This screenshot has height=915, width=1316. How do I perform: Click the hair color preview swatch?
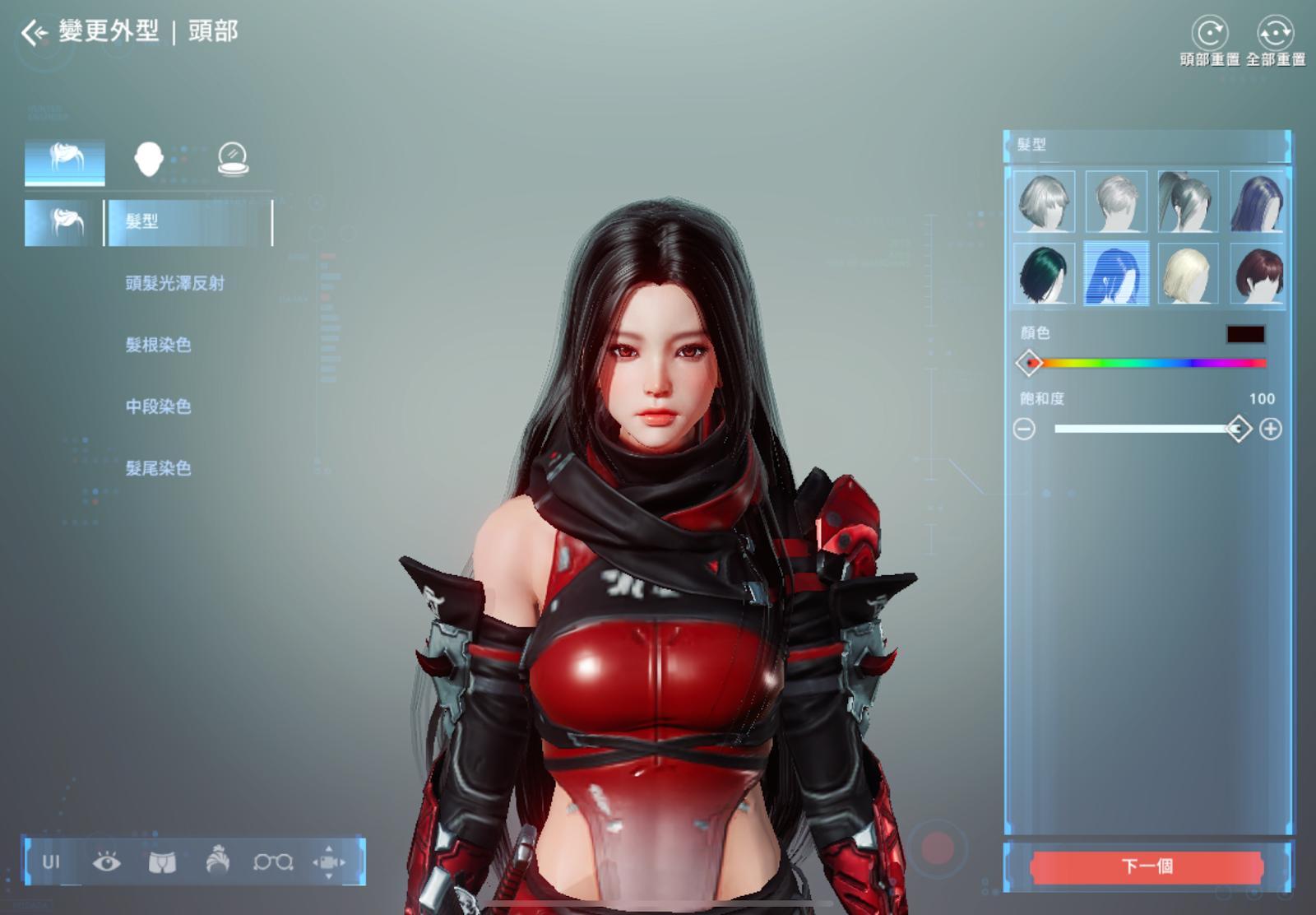tap(1245, 334)
